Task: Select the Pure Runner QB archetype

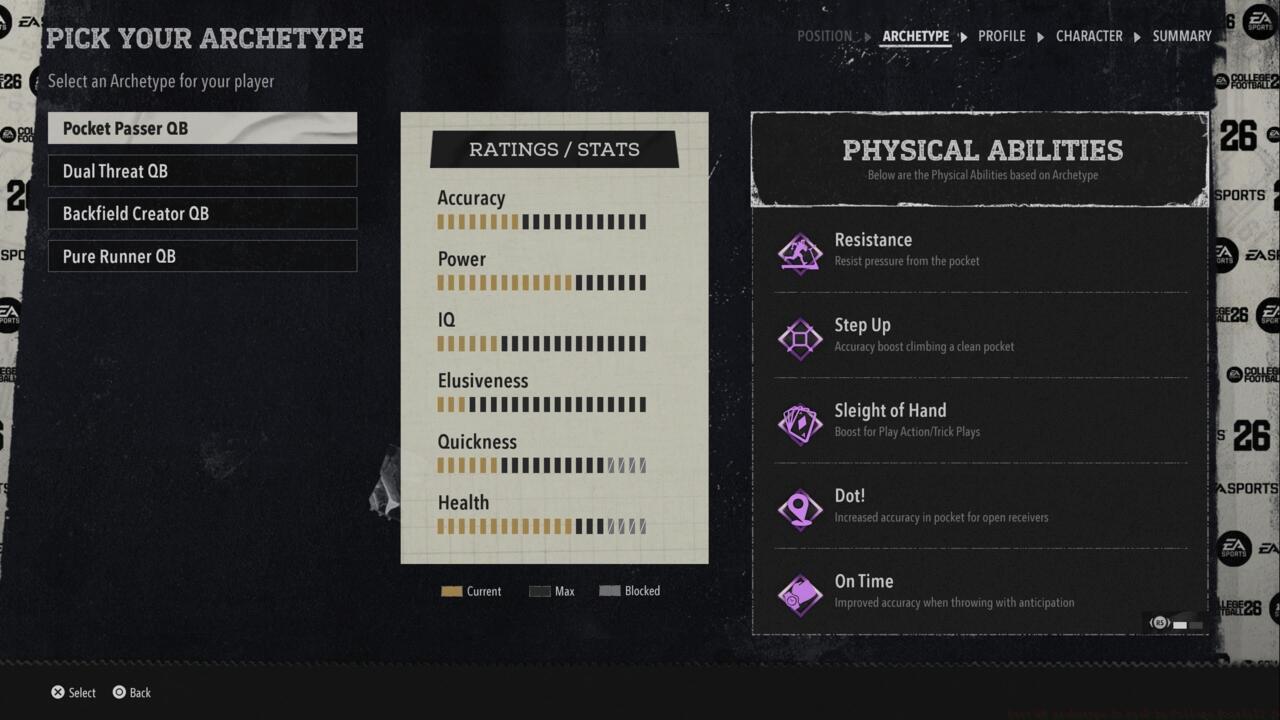Action: 202,256
